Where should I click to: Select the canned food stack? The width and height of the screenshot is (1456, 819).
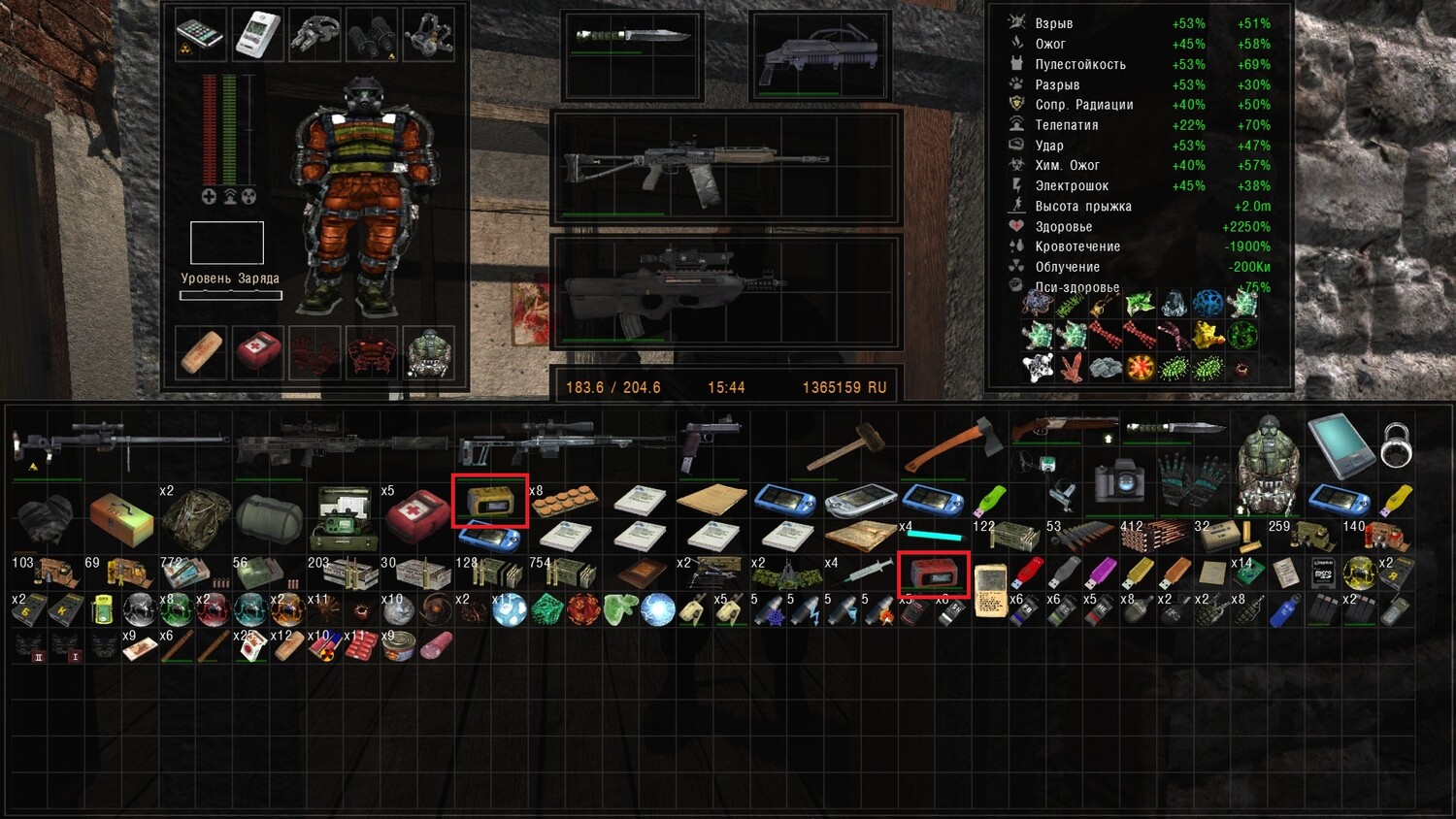tap(398, 646)
